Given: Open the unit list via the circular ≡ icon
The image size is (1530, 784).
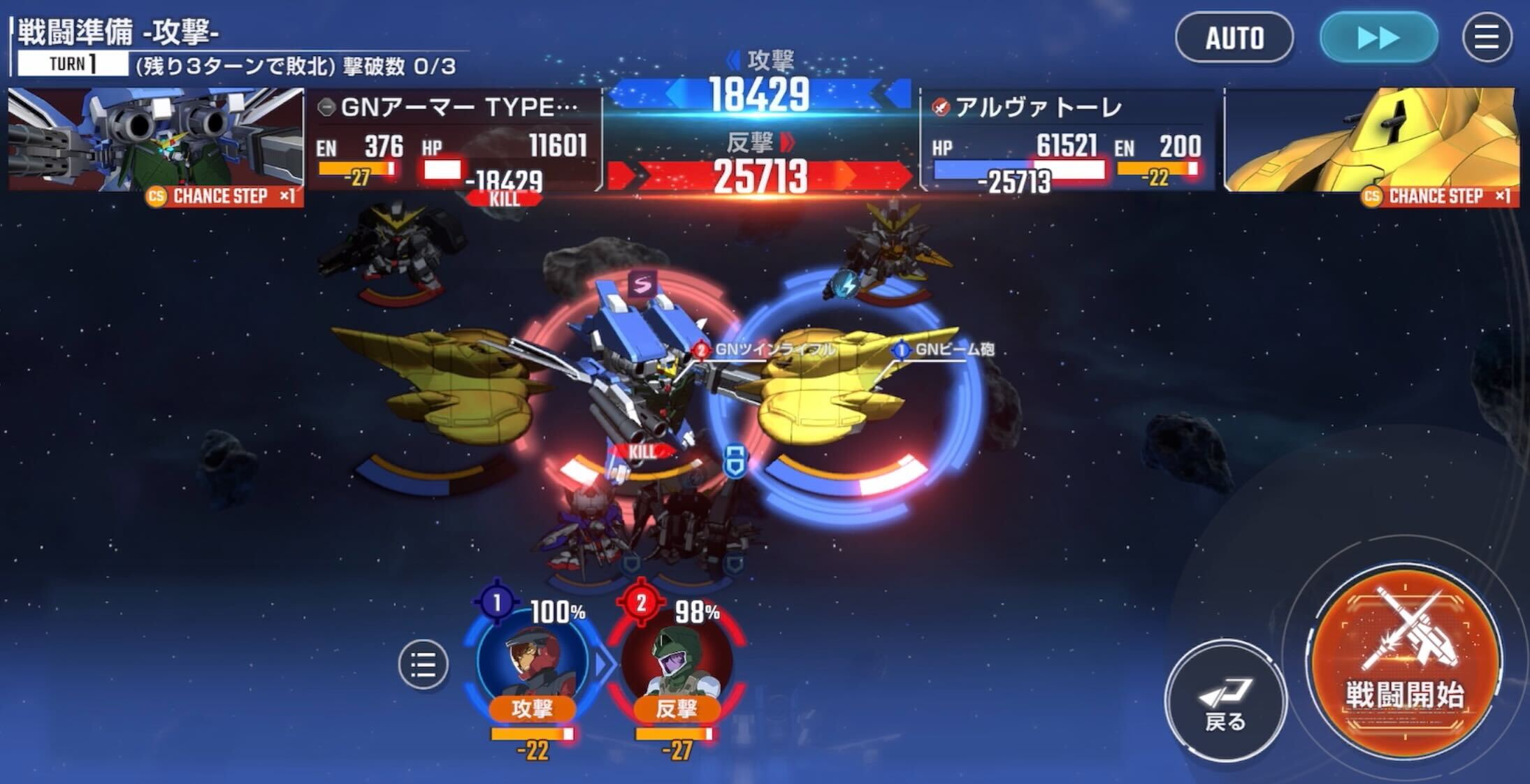Looking at the screenshot, I should pyautogui.click(x=422, y=665).
